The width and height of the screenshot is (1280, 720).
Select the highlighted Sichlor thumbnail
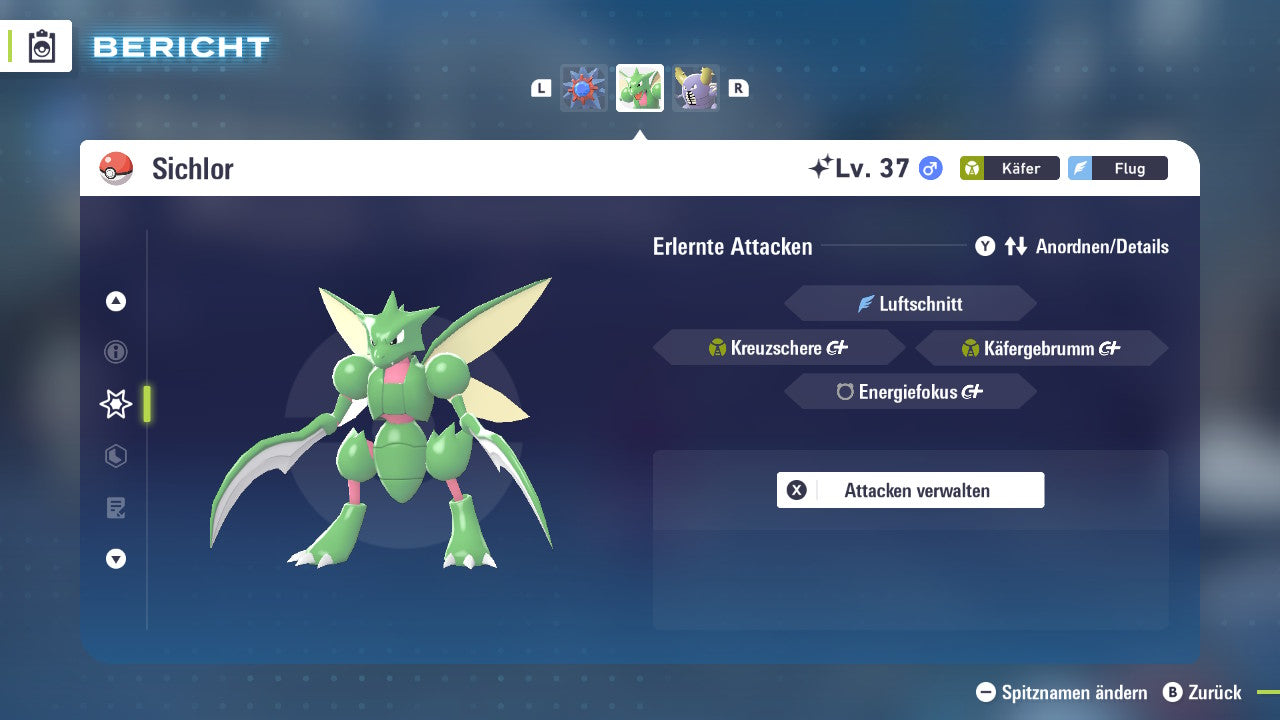(640, 87)
